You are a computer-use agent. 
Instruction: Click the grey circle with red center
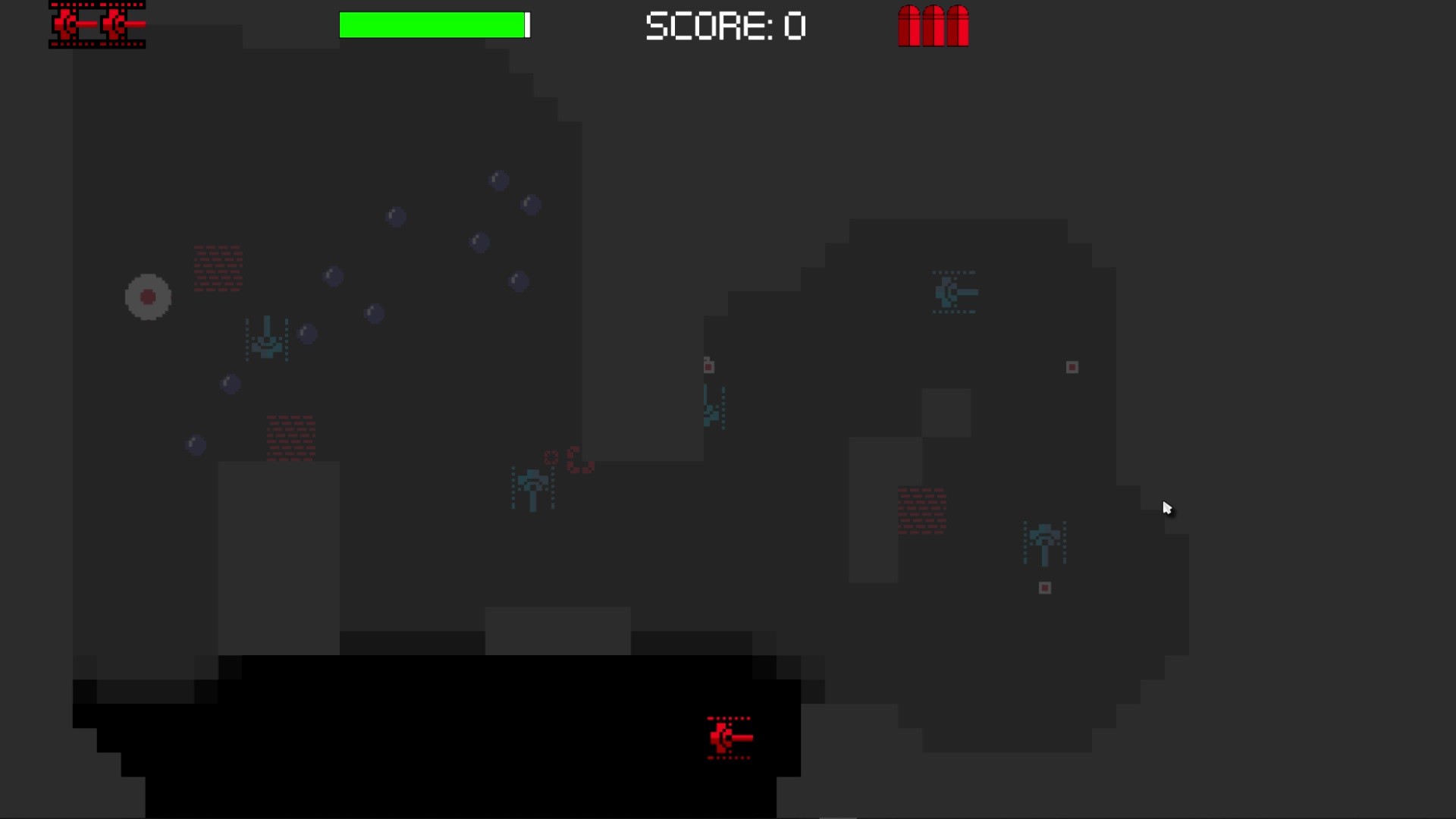coord(148,297)
